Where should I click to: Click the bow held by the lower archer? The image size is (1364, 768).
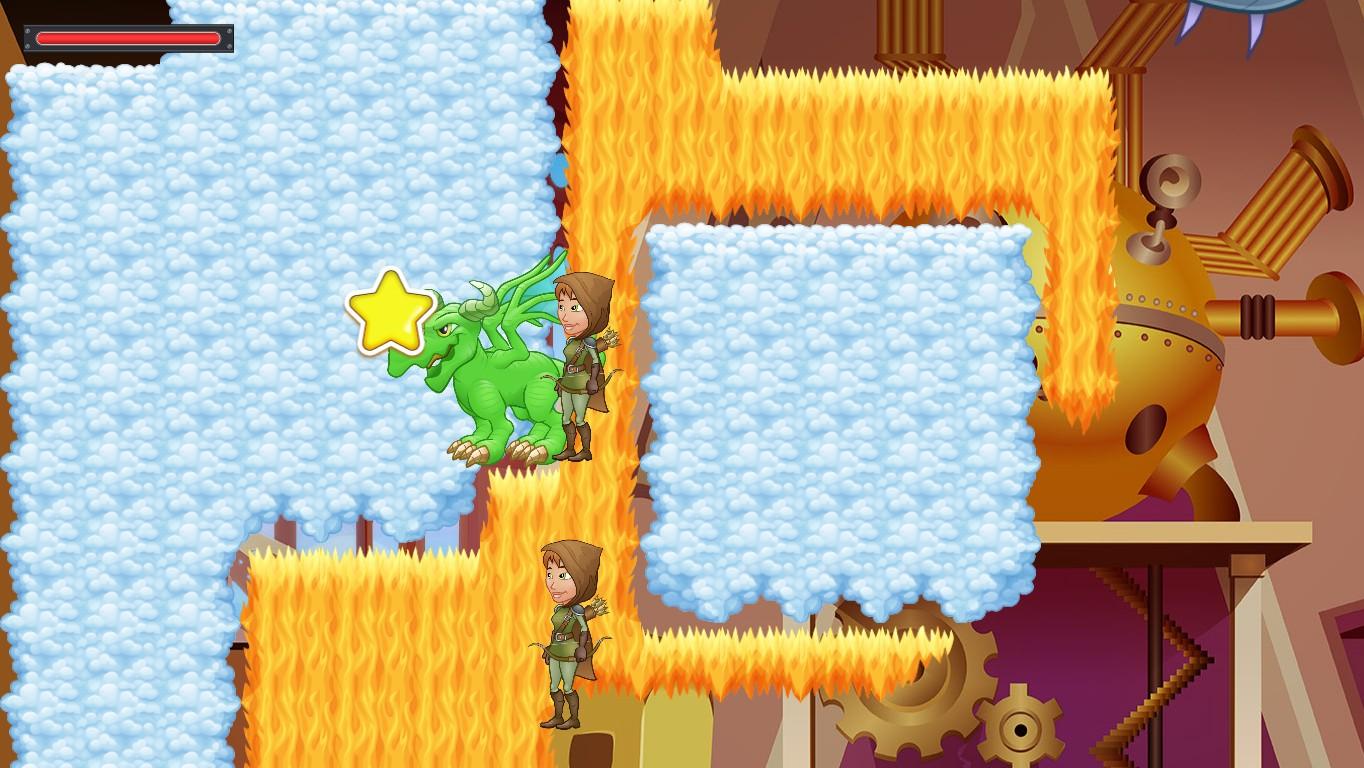pyautogui.click(x=537, y=645)
